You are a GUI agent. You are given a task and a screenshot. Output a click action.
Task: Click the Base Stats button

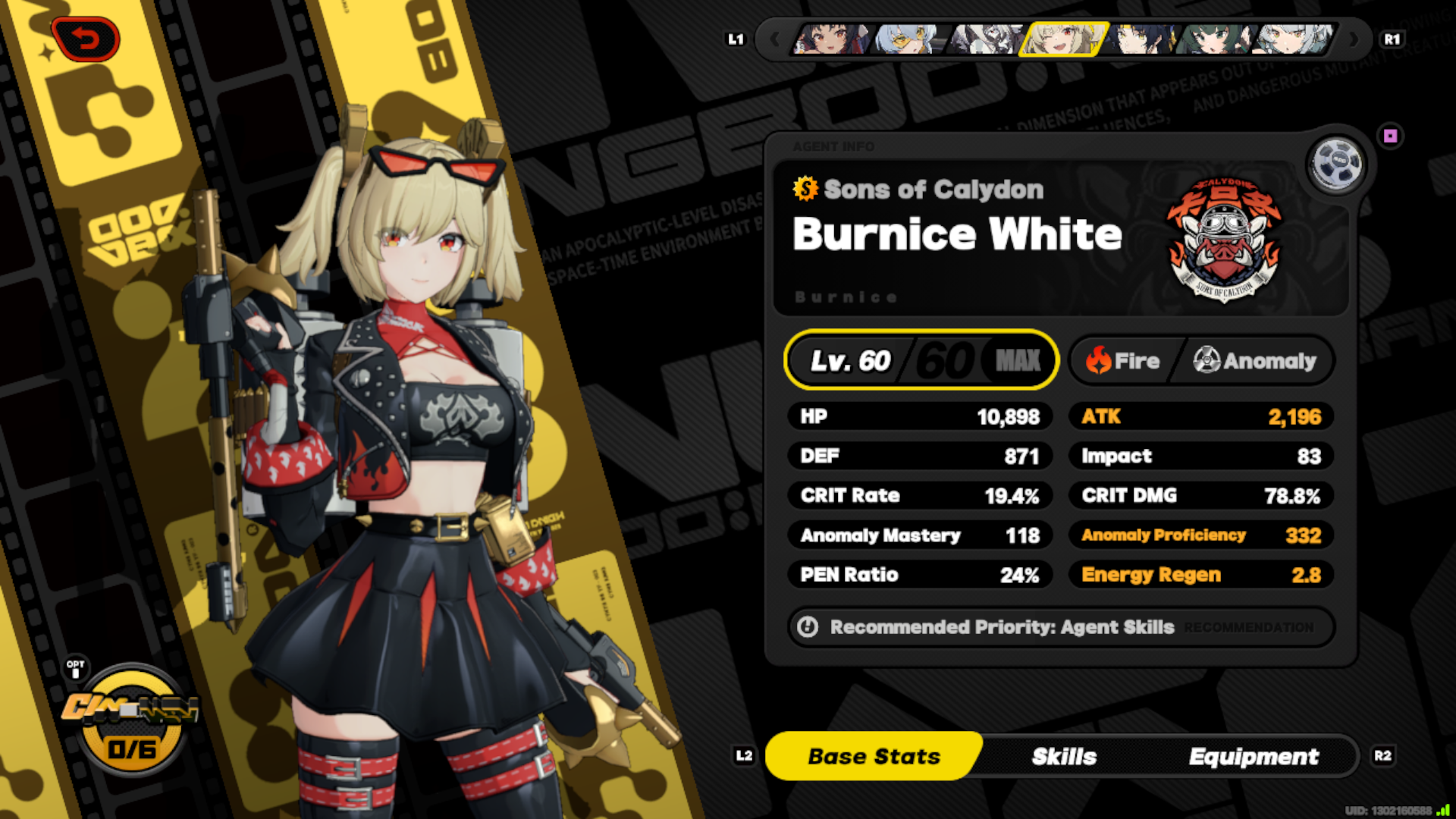(873, 755)
